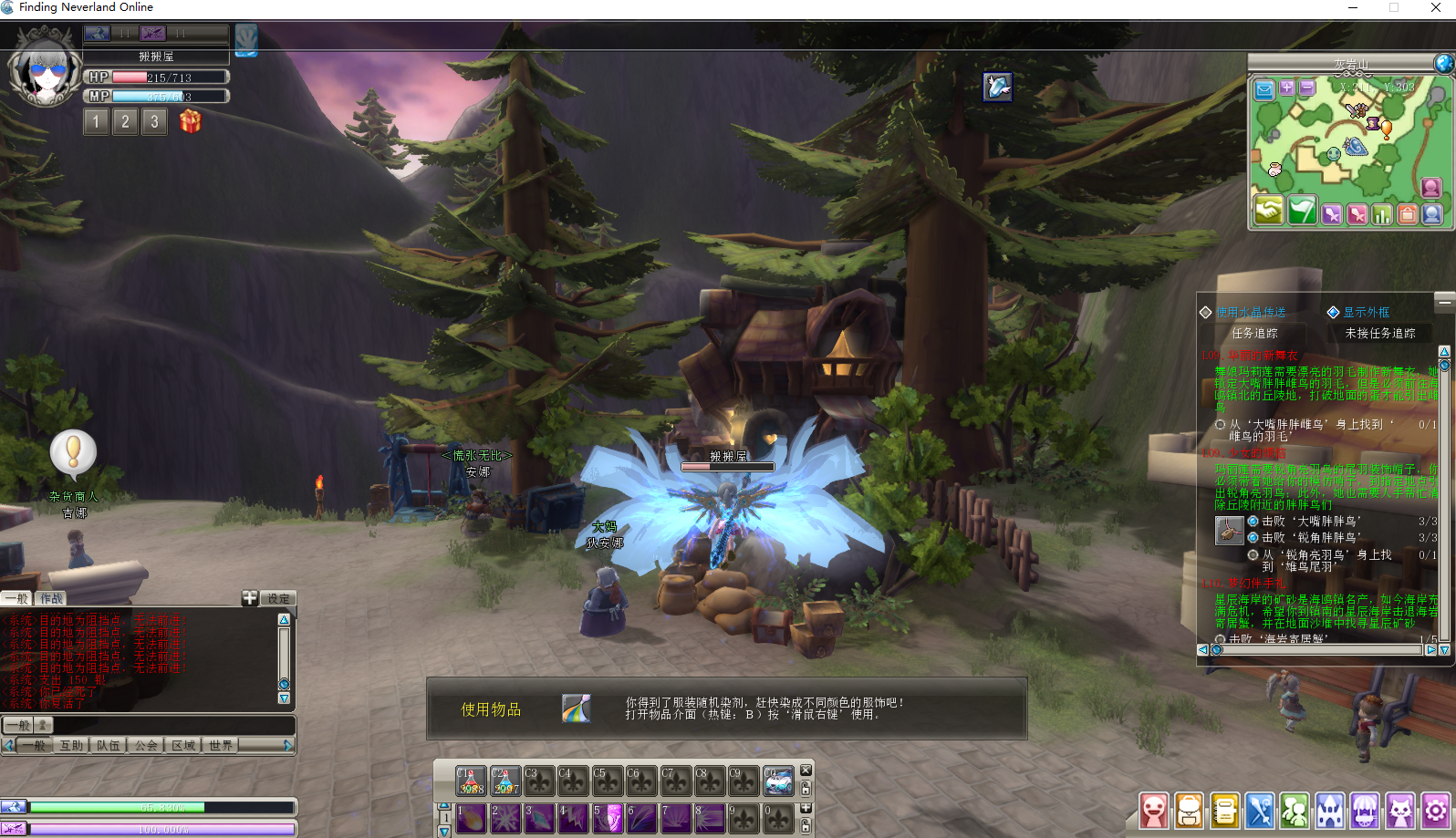1456x838 pixels.
Task: Open the pink character face icon
Action: pyautogui.click(x=1154, y=810)
